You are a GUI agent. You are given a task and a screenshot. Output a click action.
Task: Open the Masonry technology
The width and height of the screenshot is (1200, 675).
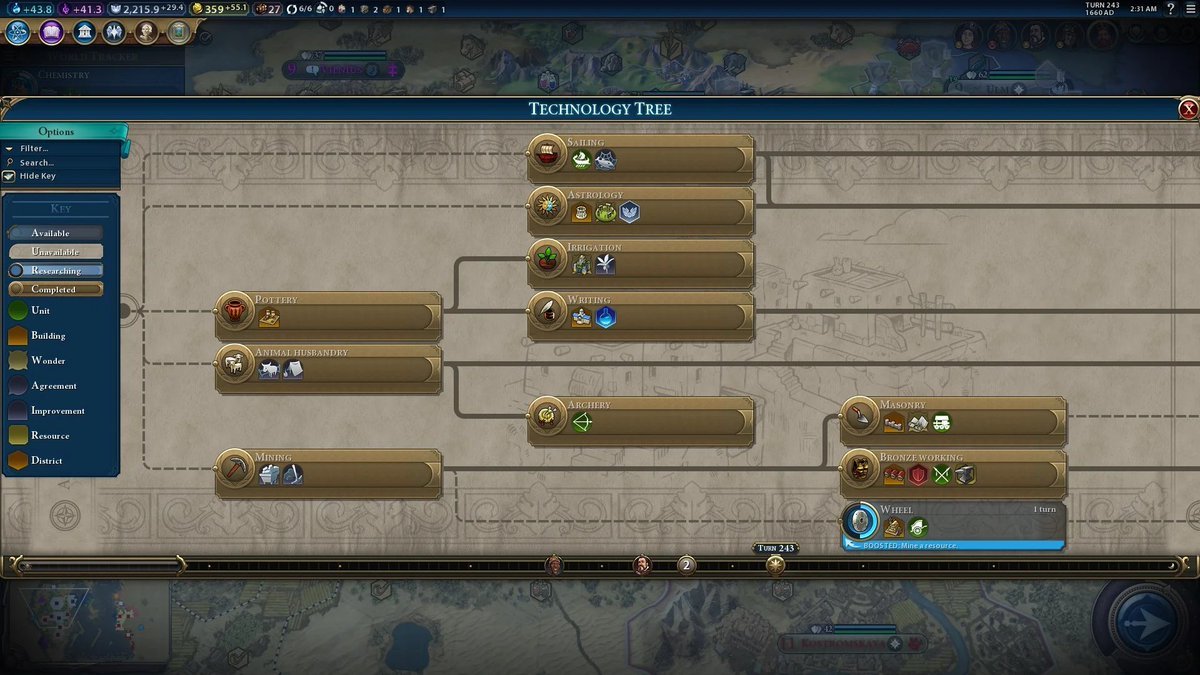pyautogui.click(x=953, y=421)
